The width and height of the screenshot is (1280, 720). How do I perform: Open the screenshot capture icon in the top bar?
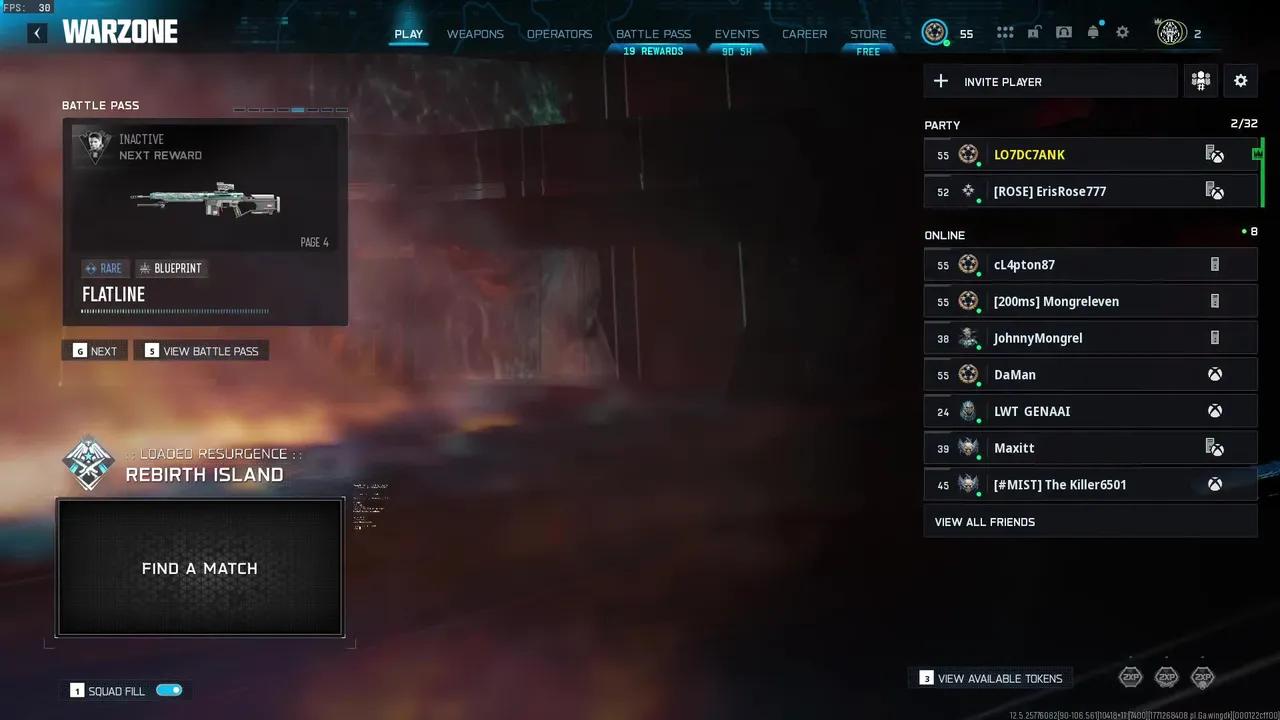click(1063, 31)
